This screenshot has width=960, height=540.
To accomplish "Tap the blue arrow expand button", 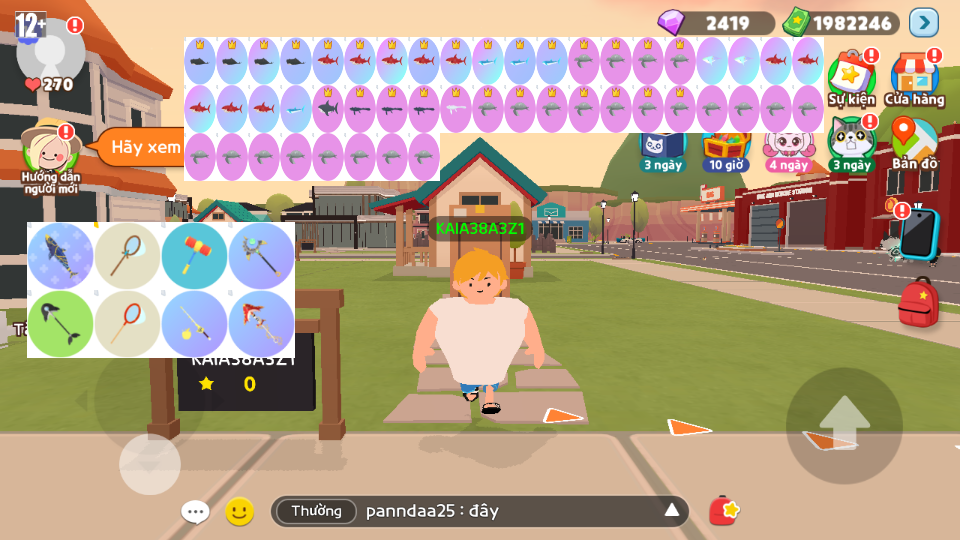I will (x=923, y=22).
